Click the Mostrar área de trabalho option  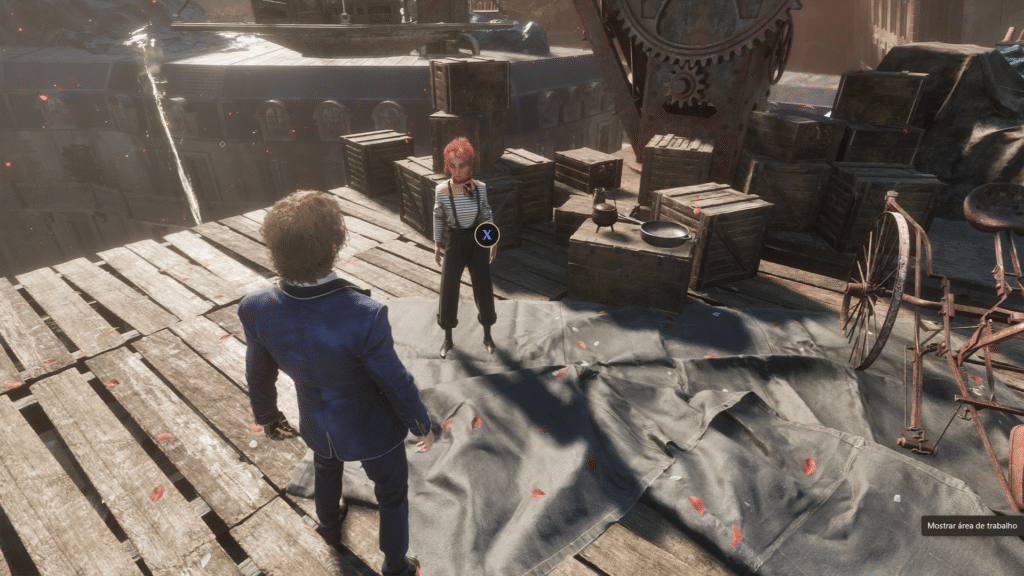(972, 525)
